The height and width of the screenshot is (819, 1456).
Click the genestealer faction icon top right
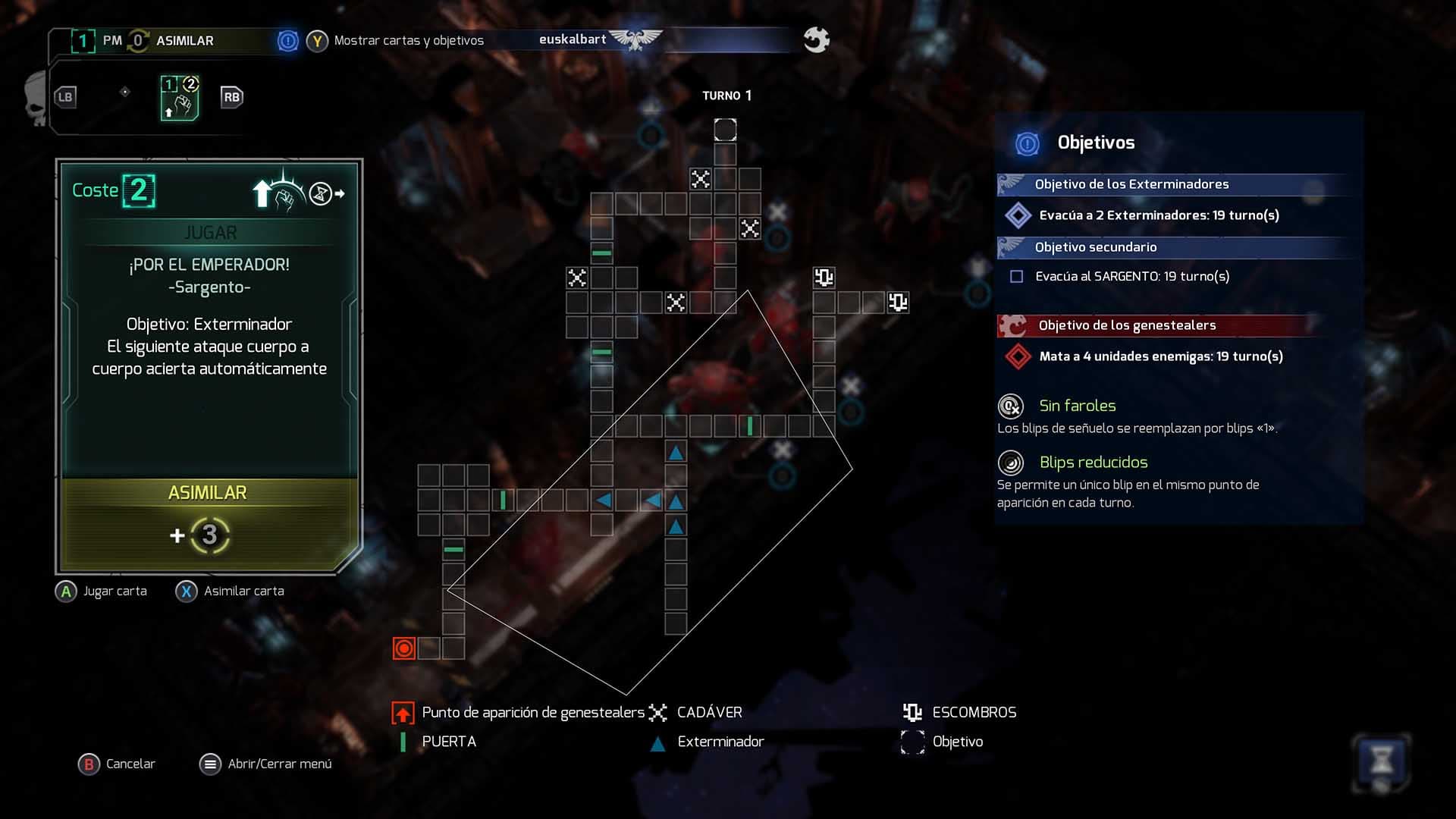[x=817, y=39]
